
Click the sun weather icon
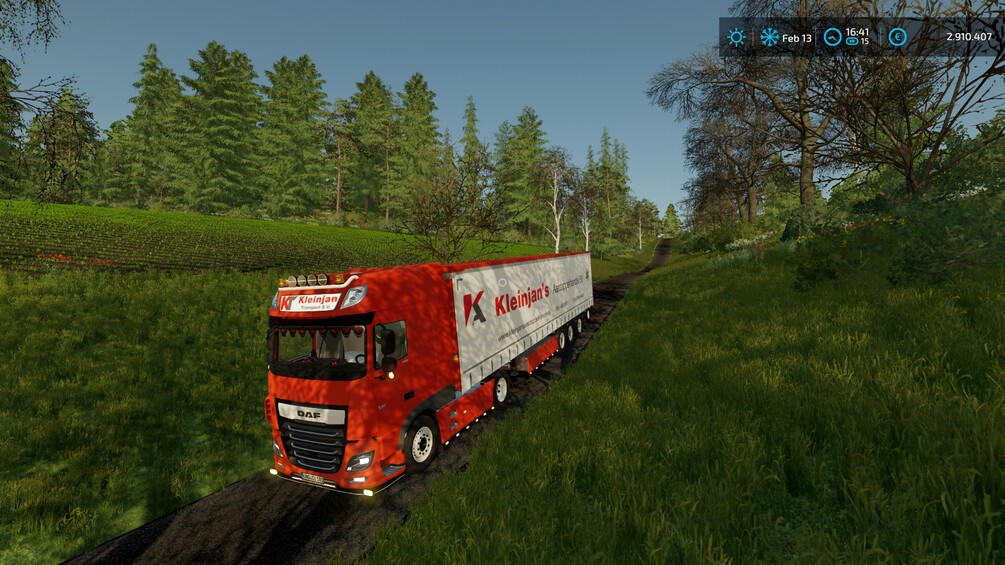pyautogui.click(x=736, y=37)
